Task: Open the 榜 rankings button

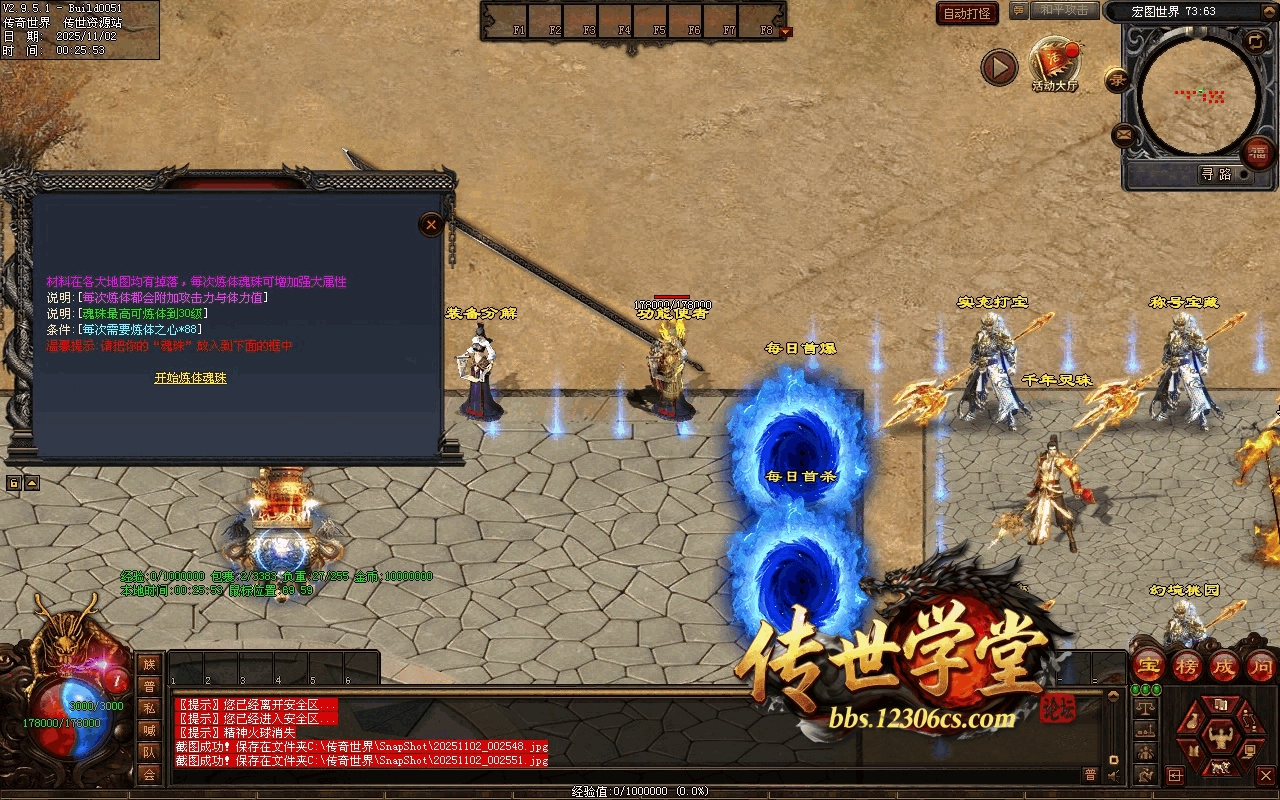Action: [x=1187, y=665]
